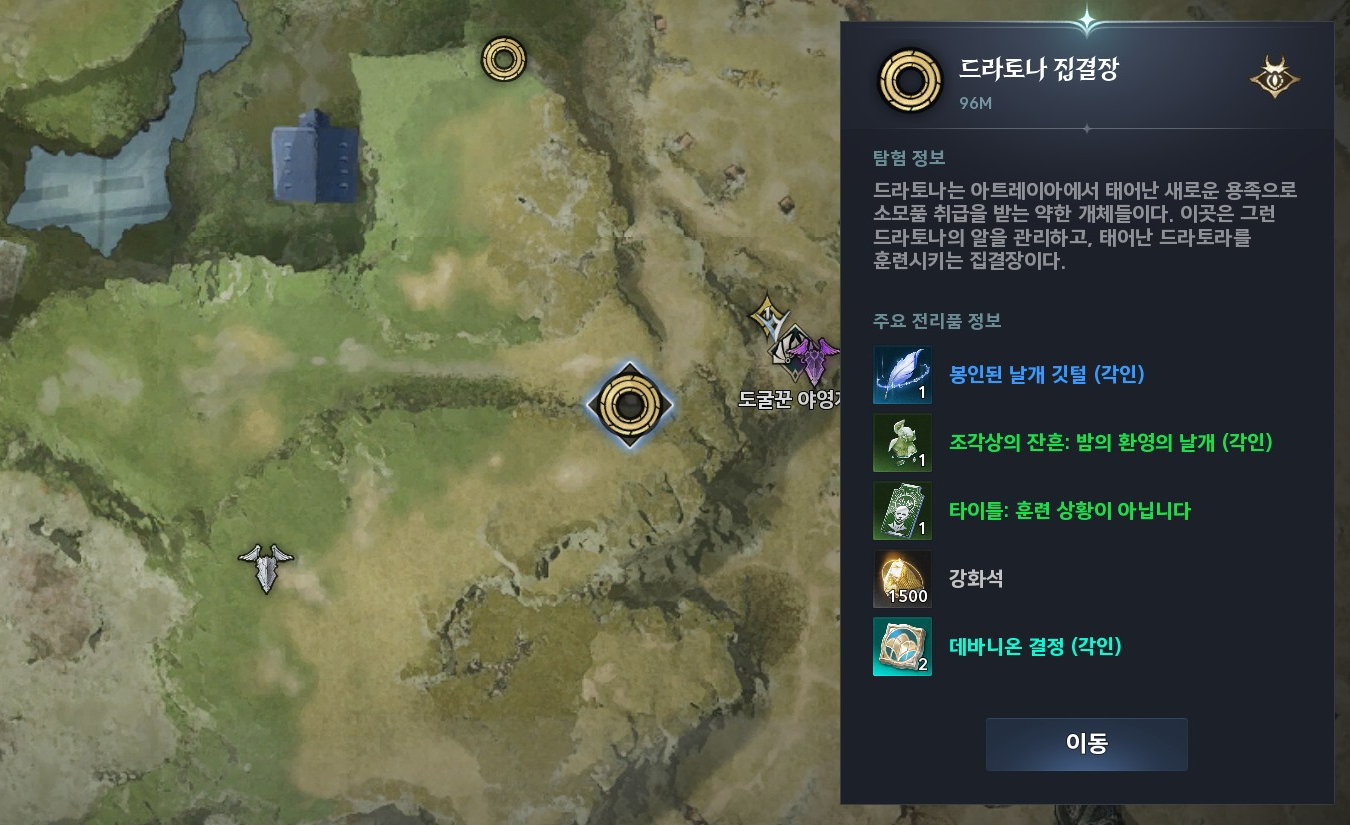This screenshot has width=1350, height=825.
Task: Click the 데바니온 결정 (각인) green text label
Action: pos(1035,647)
